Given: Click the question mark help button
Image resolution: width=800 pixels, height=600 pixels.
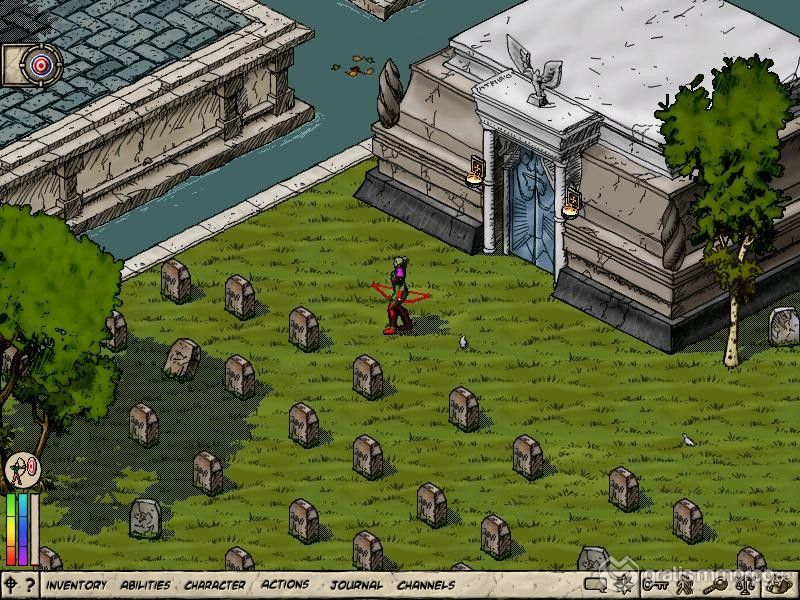Looking at the screenshot, I should [30, 585].
